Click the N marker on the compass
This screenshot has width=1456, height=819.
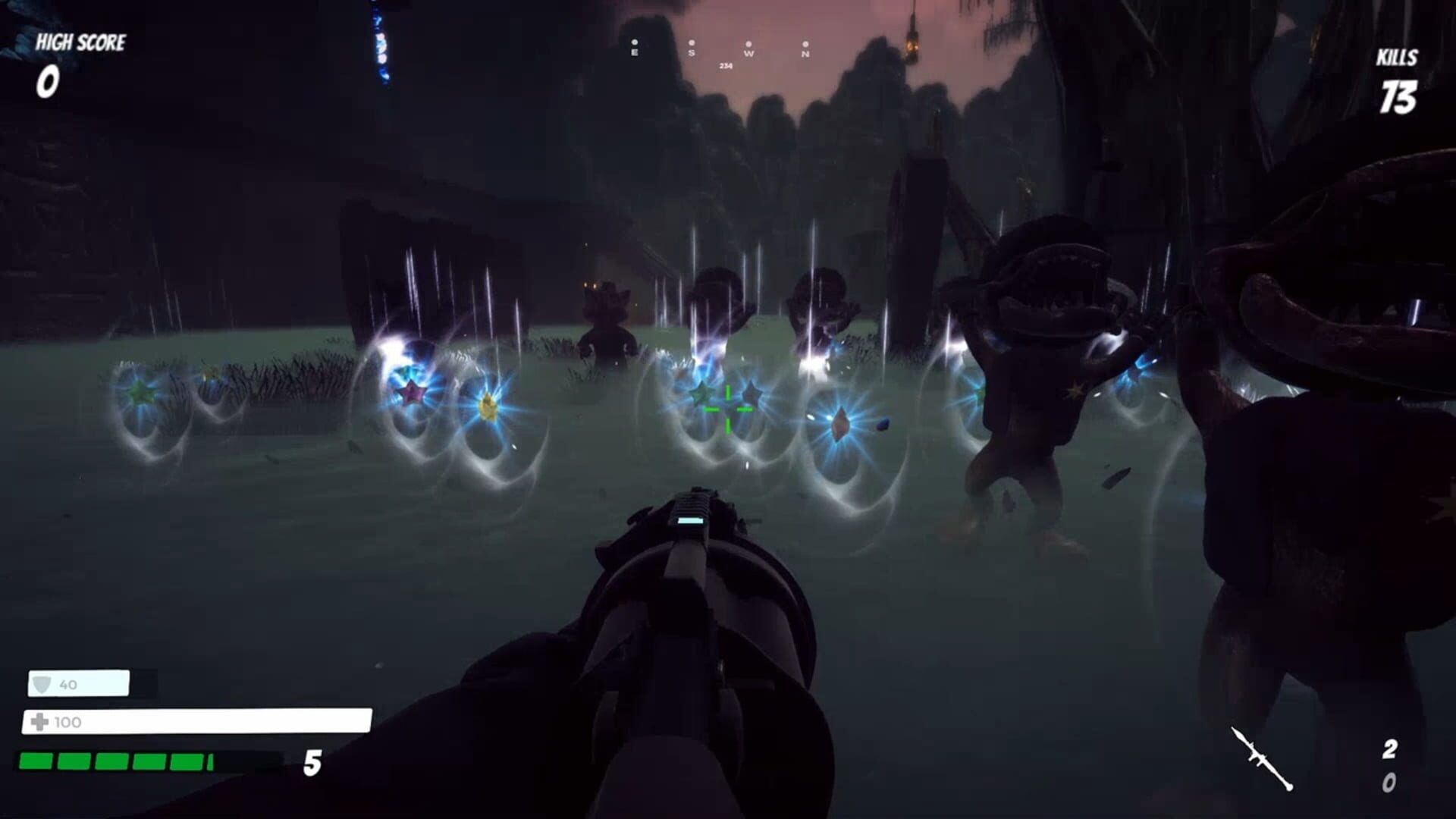pos(805,54)
